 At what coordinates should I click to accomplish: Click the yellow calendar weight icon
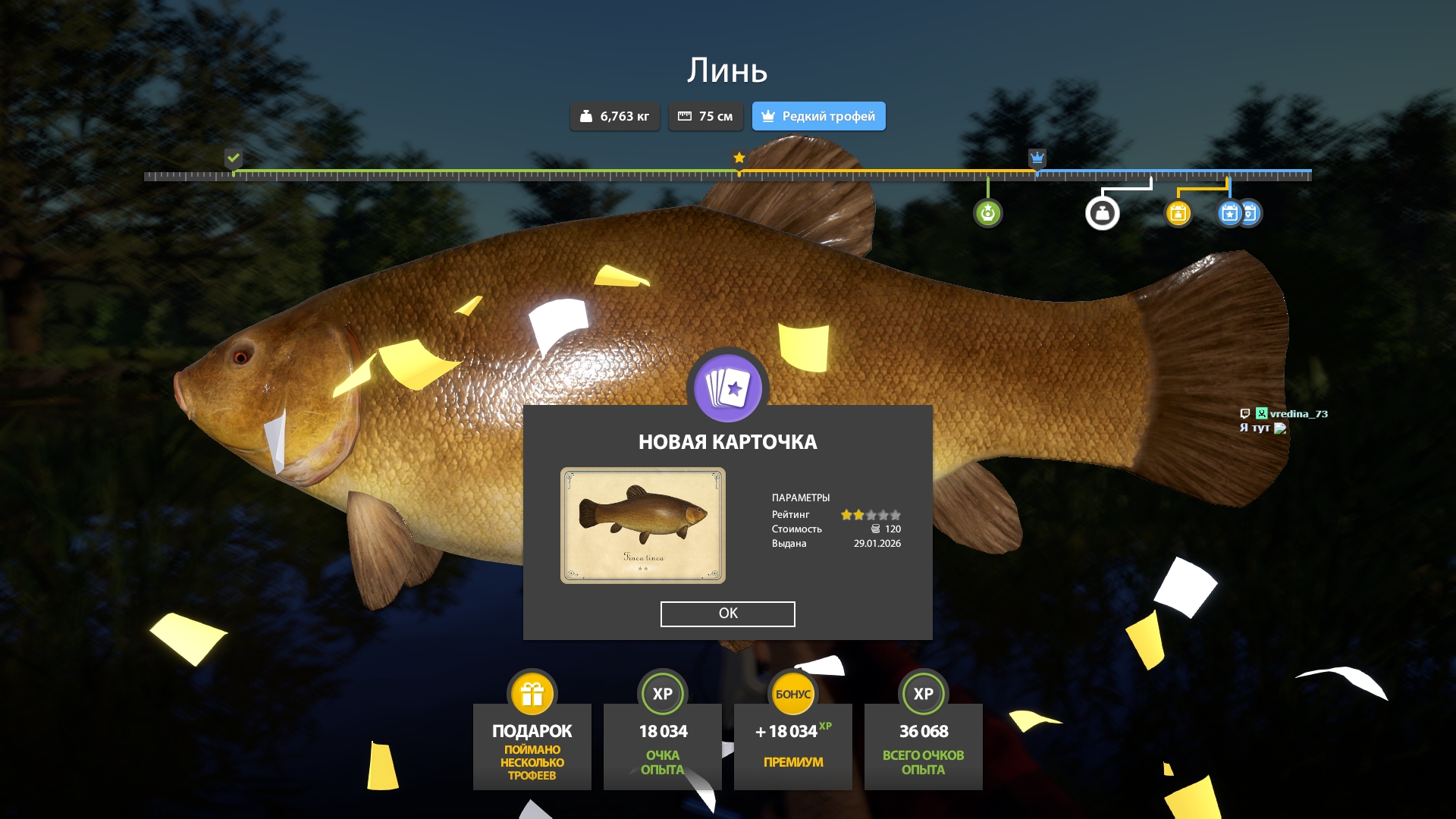pos(1178,213)
